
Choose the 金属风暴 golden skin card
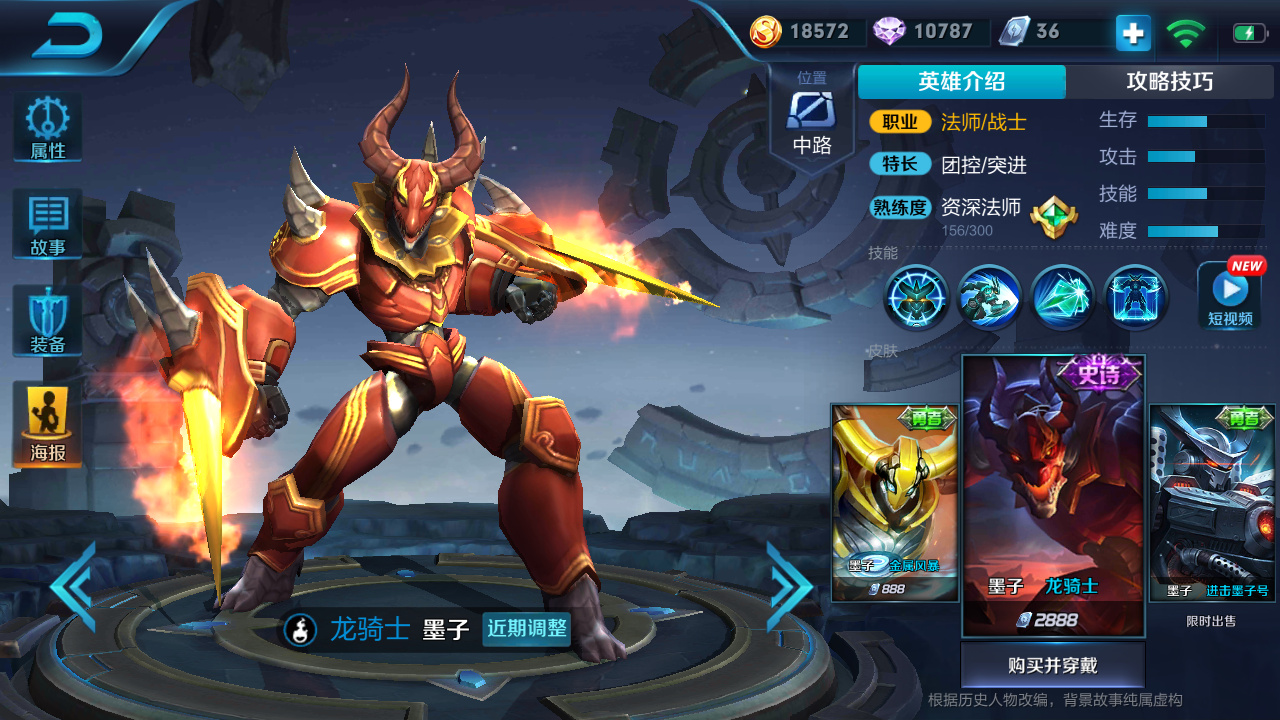click(894, 502)
